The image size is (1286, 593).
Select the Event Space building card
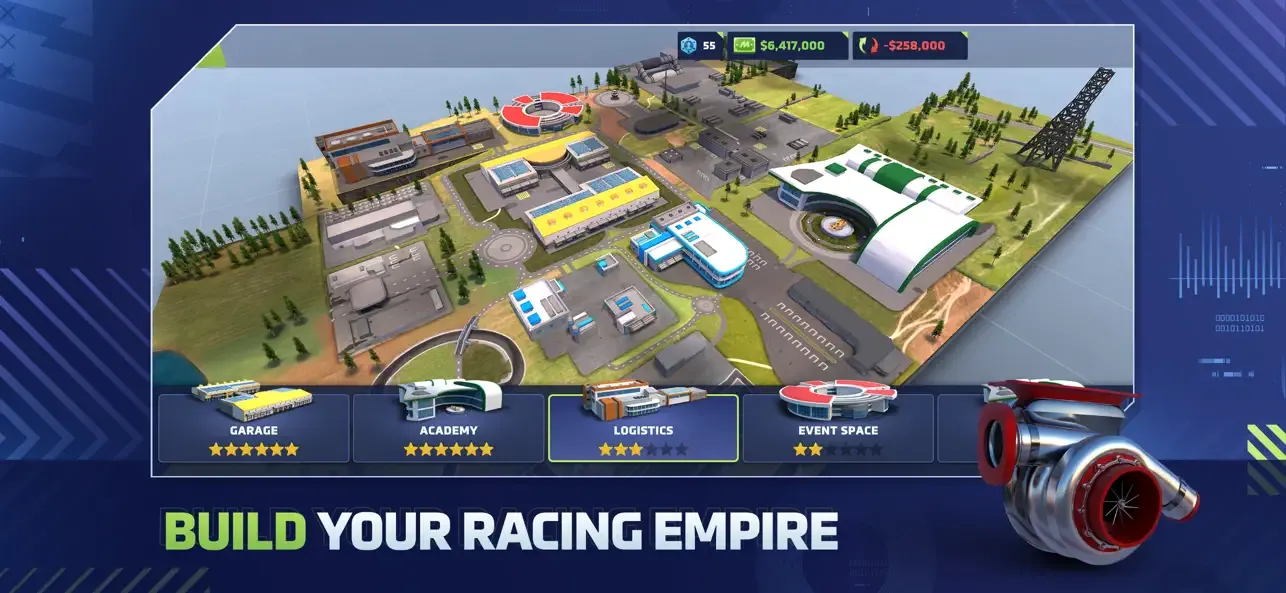(x=837, y=429)
